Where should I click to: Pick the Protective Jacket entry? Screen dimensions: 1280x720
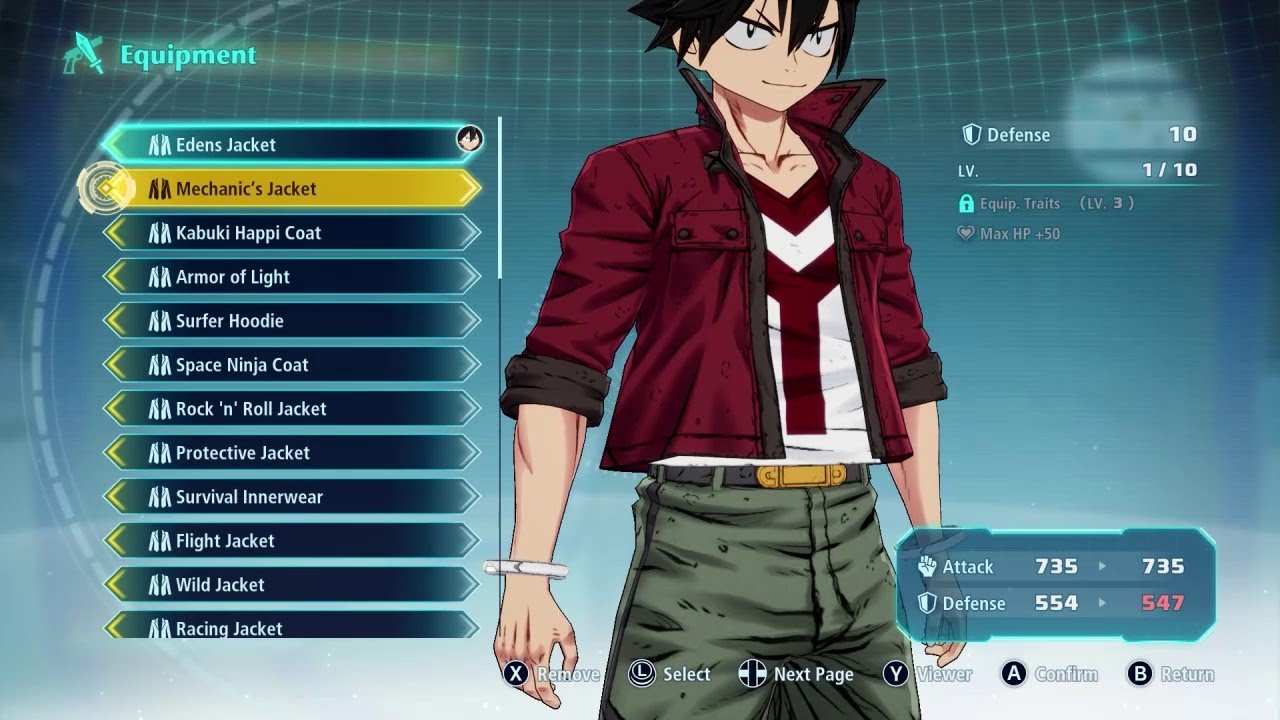coord(290,453)
